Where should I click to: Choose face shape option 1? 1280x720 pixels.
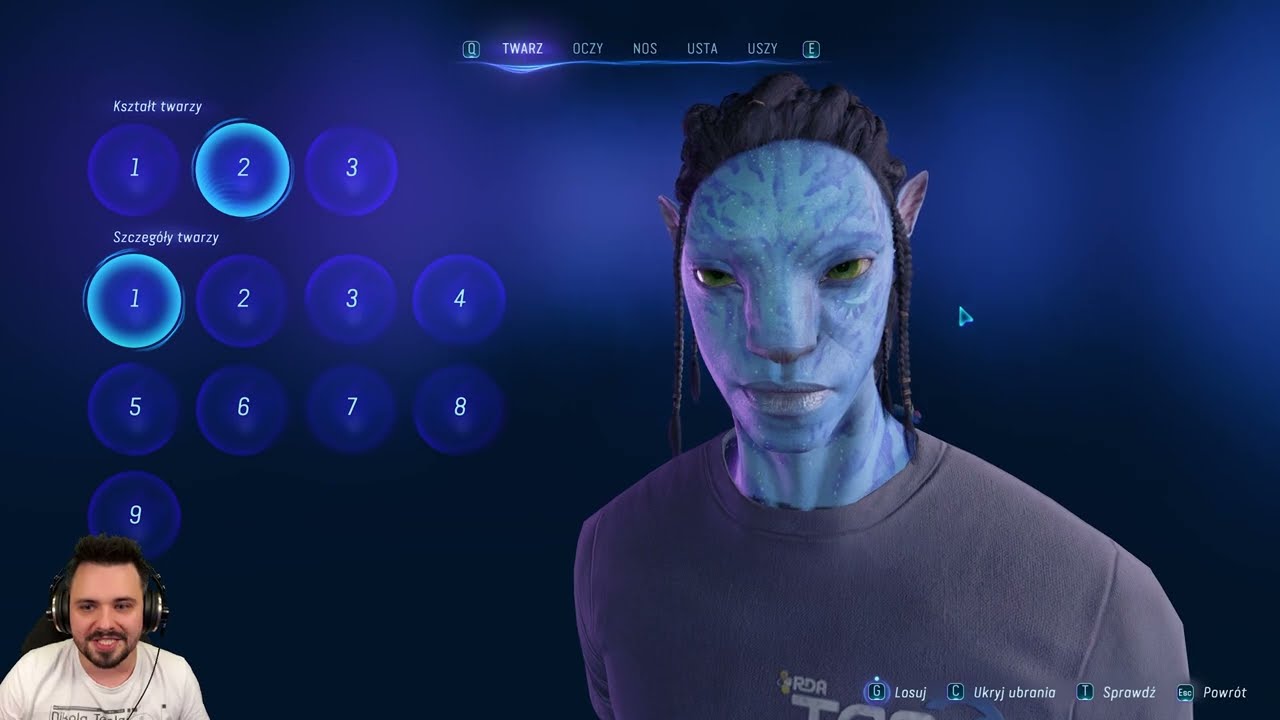[x=134, y=168]
